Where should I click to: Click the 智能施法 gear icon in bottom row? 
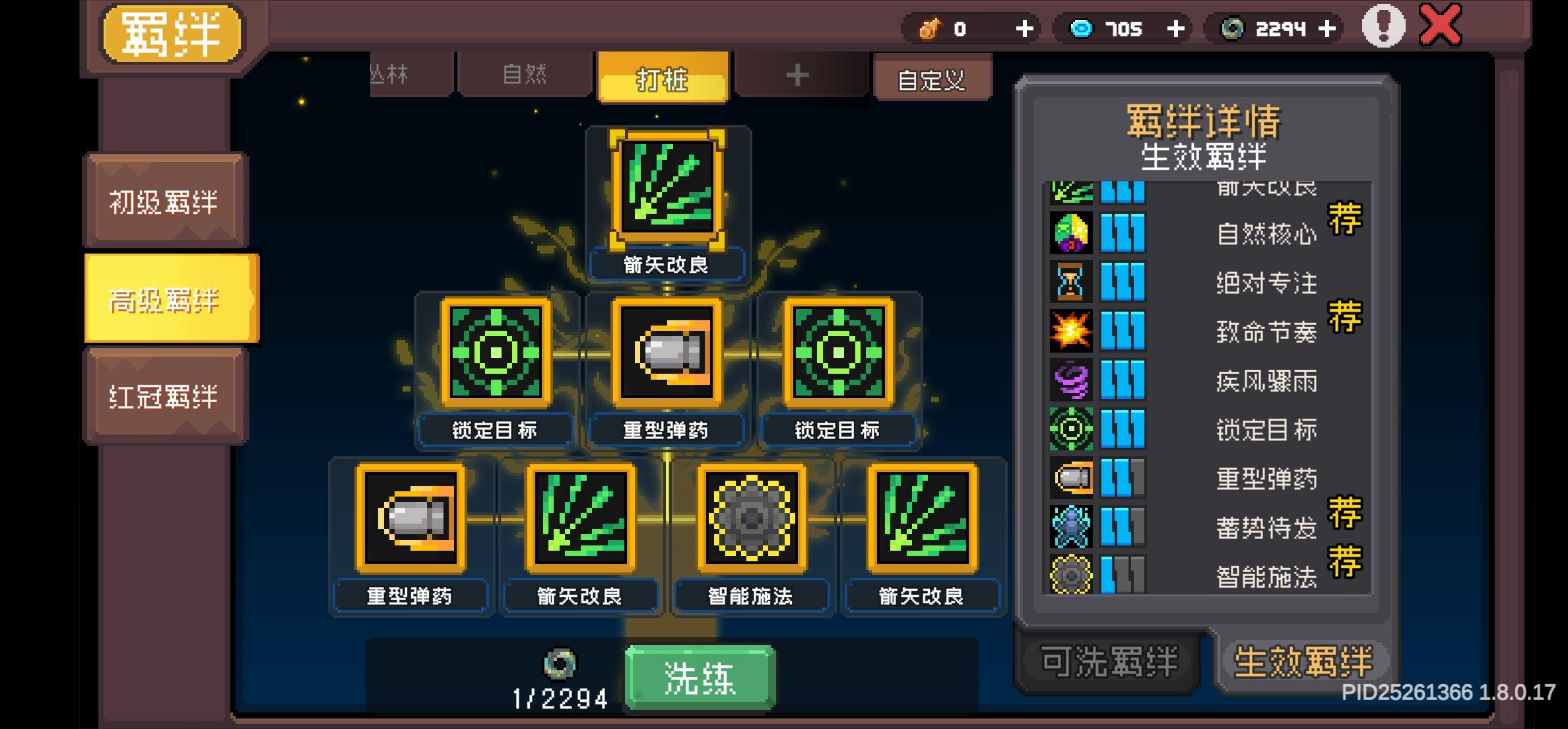tap(752, 519)
